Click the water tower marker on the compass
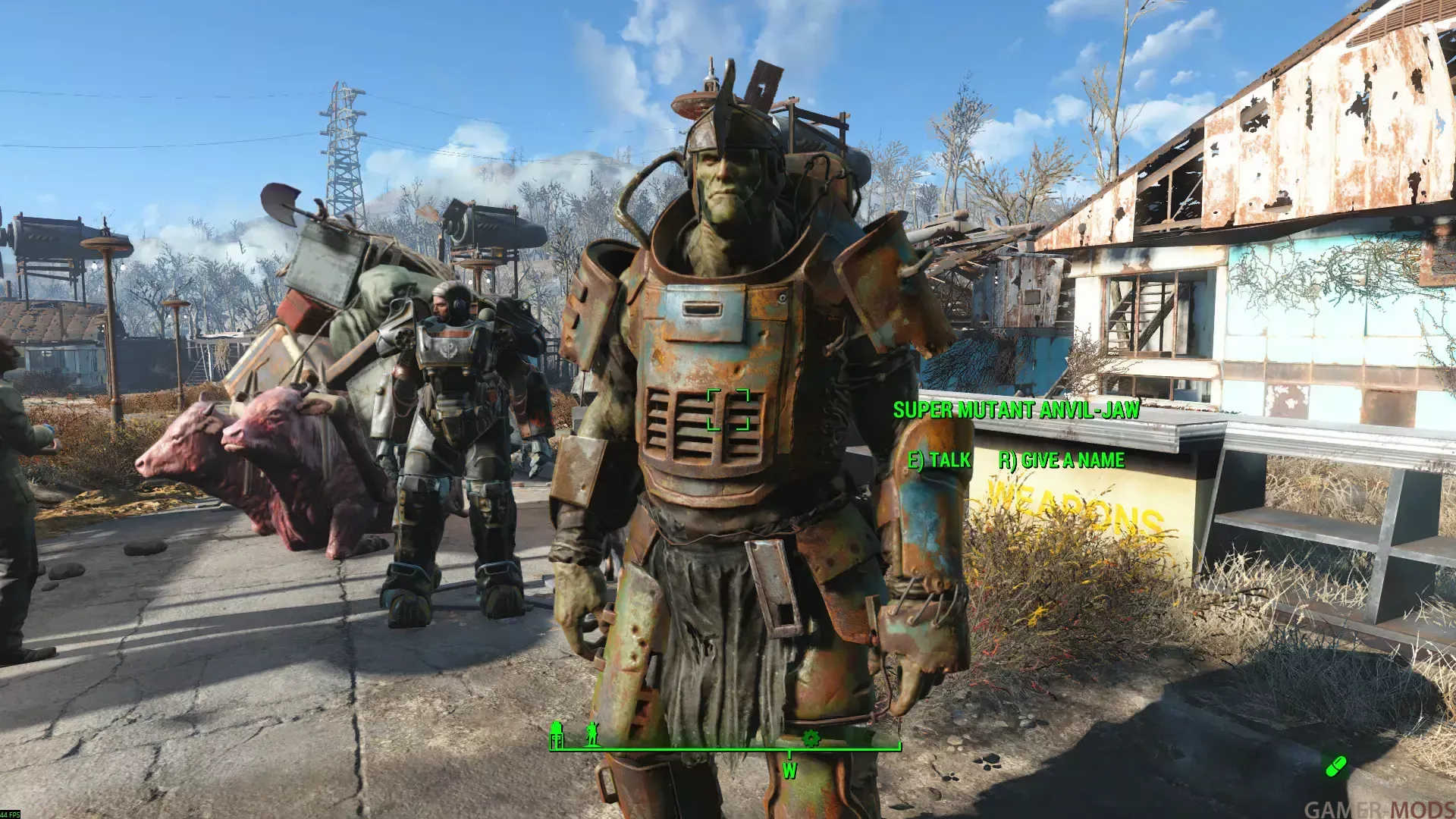The width and height of the screenshot is (1456, 819). (557, 734)
